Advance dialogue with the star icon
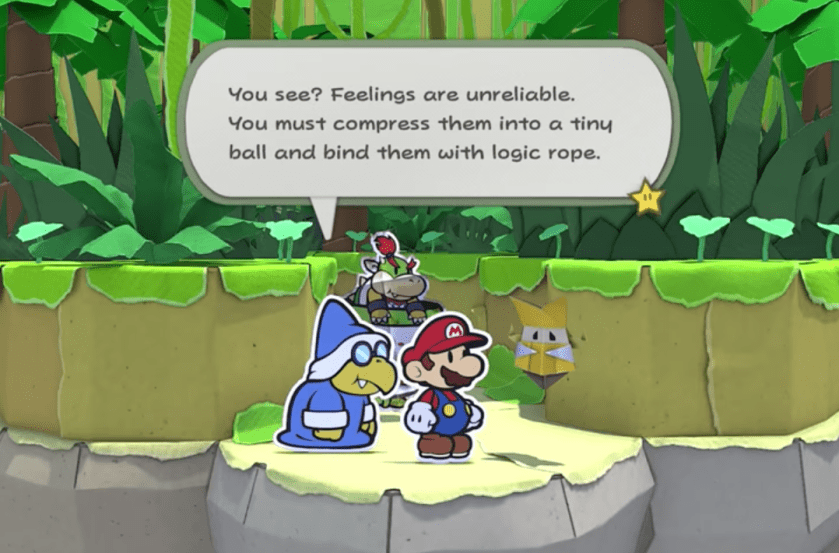The image size is (839, 553). click(647, 197)
